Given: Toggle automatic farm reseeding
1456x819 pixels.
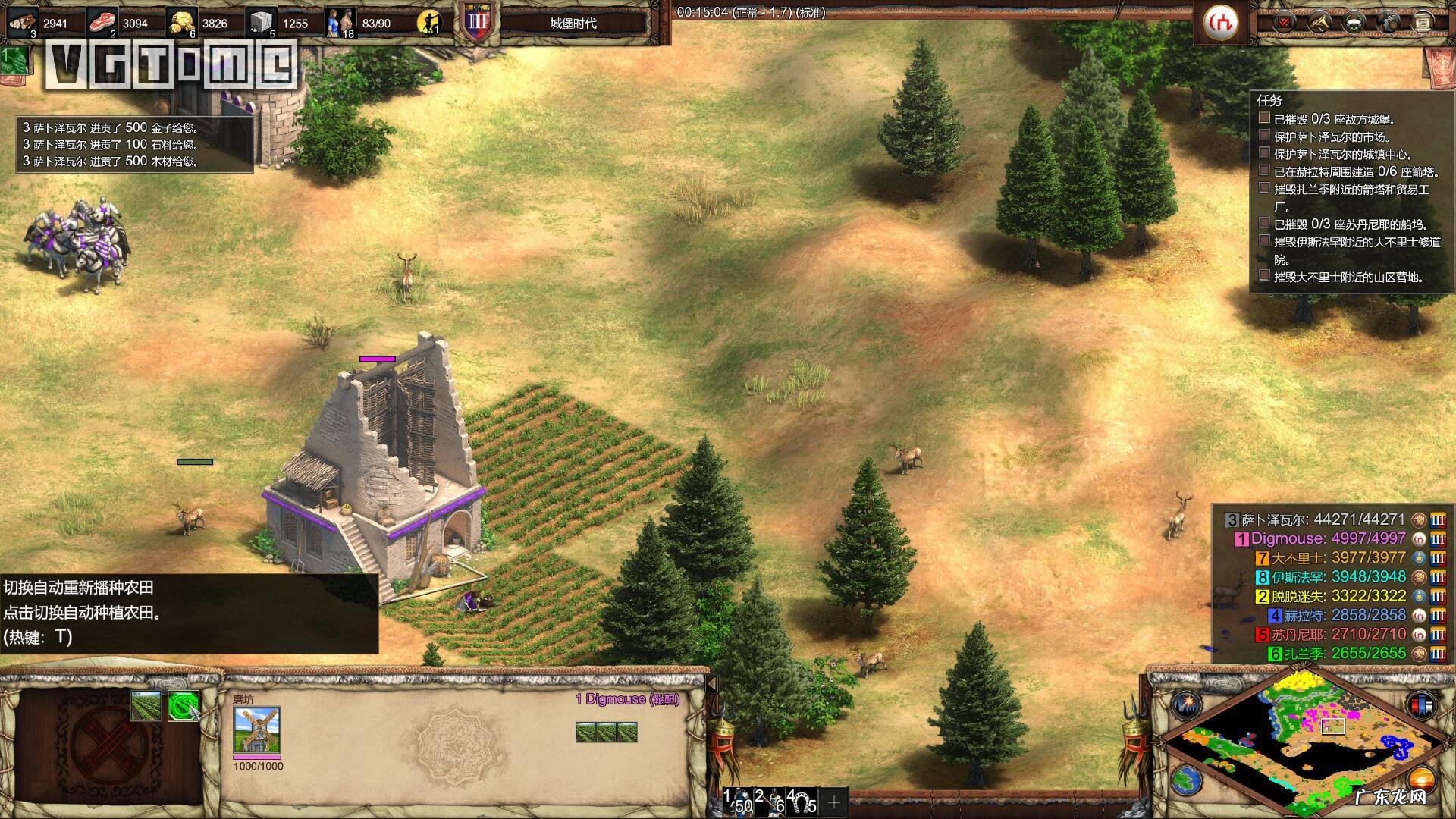Looking at the screenshot, I should coord(183,705).
